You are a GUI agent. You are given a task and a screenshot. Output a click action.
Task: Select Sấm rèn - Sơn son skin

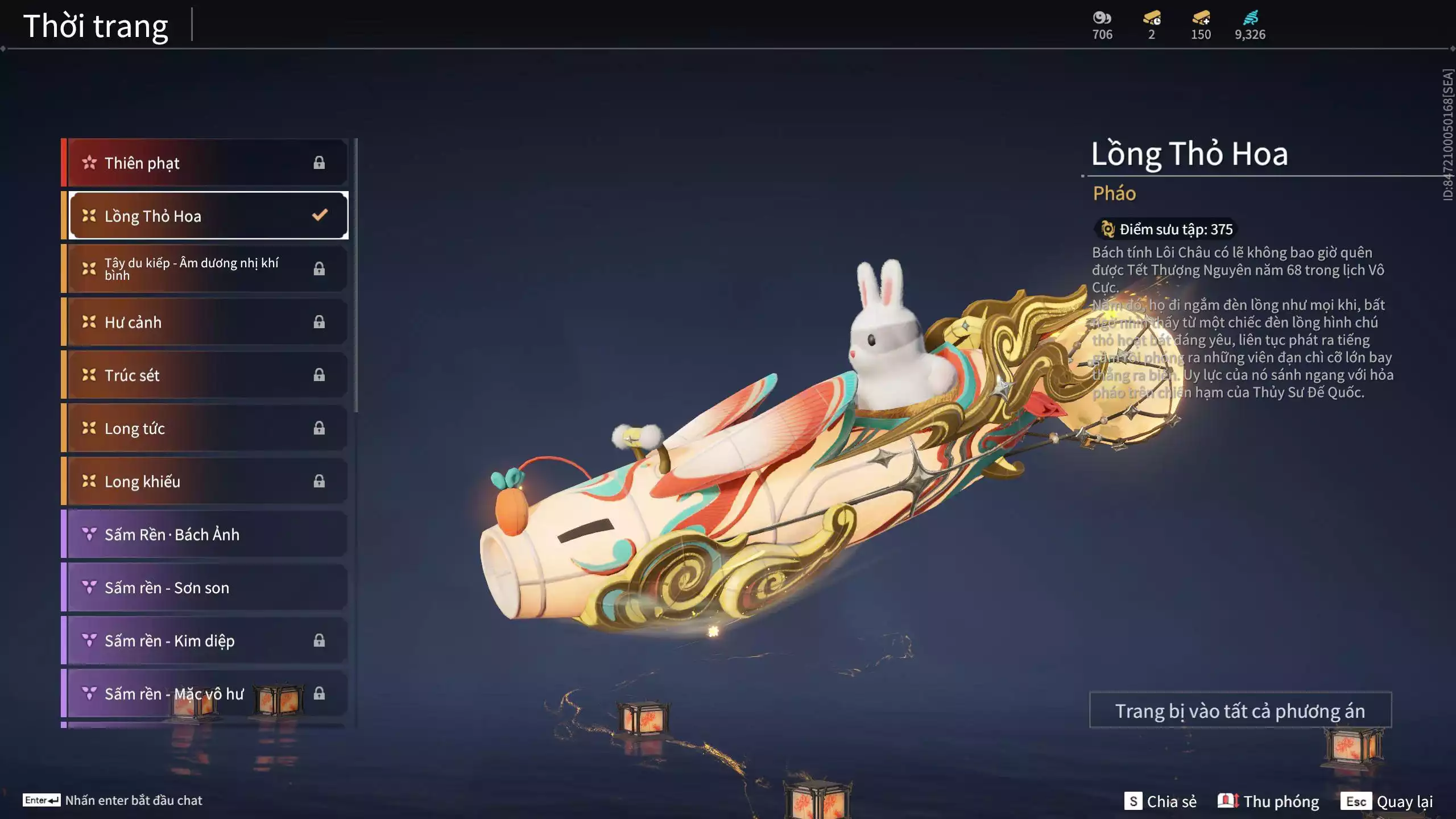pyautogui.click(x=205, y=588)
